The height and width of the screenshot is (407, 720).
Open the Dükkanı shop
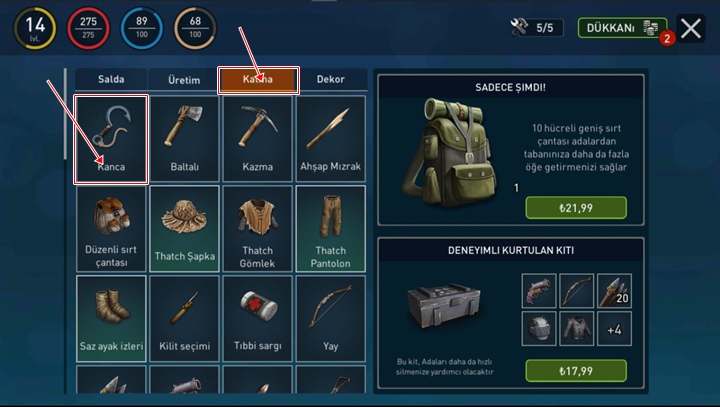pos(623,28)
